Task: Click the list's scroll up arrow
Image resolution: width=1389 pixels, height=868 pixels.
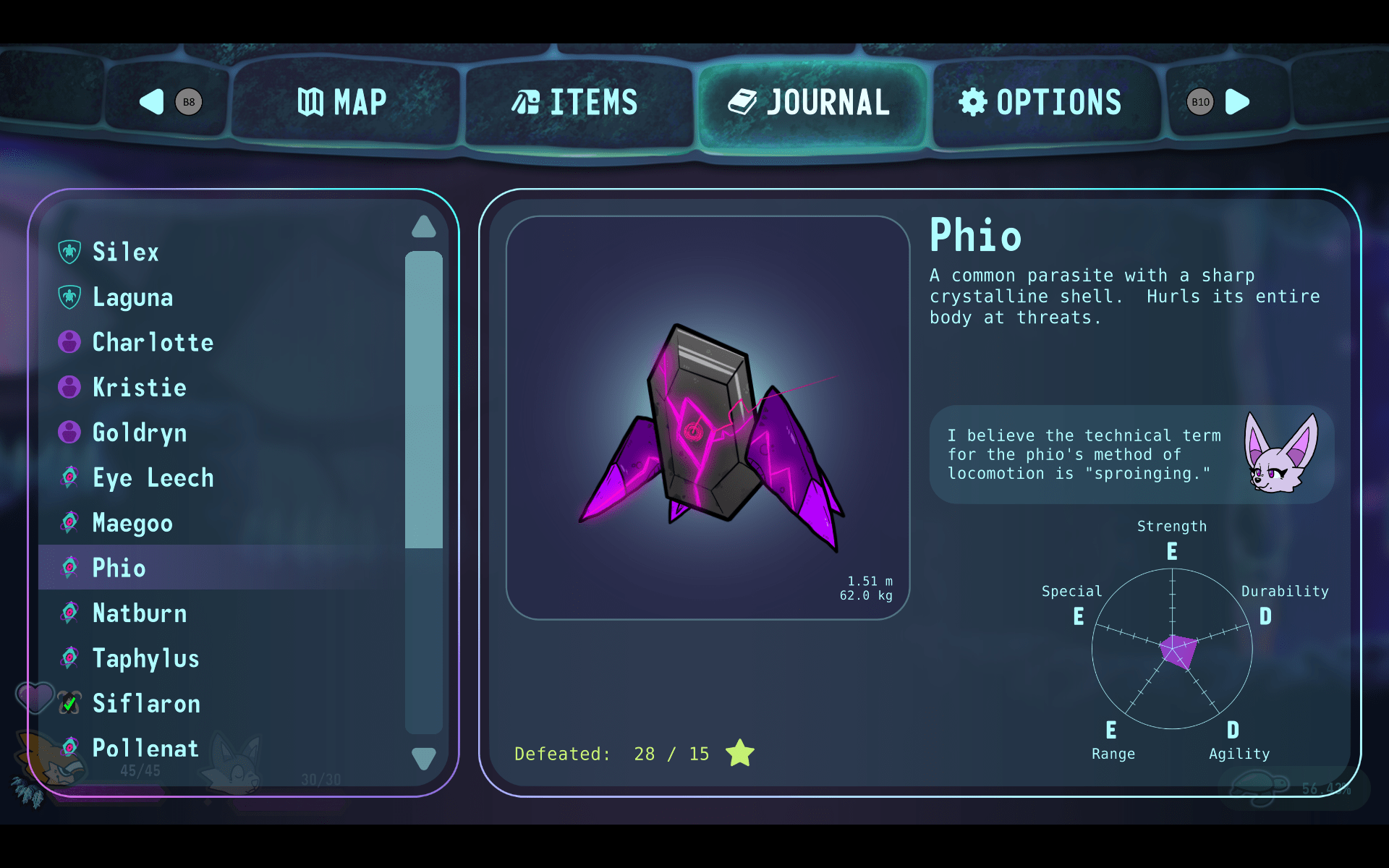Action: click(x=424, y=227)
